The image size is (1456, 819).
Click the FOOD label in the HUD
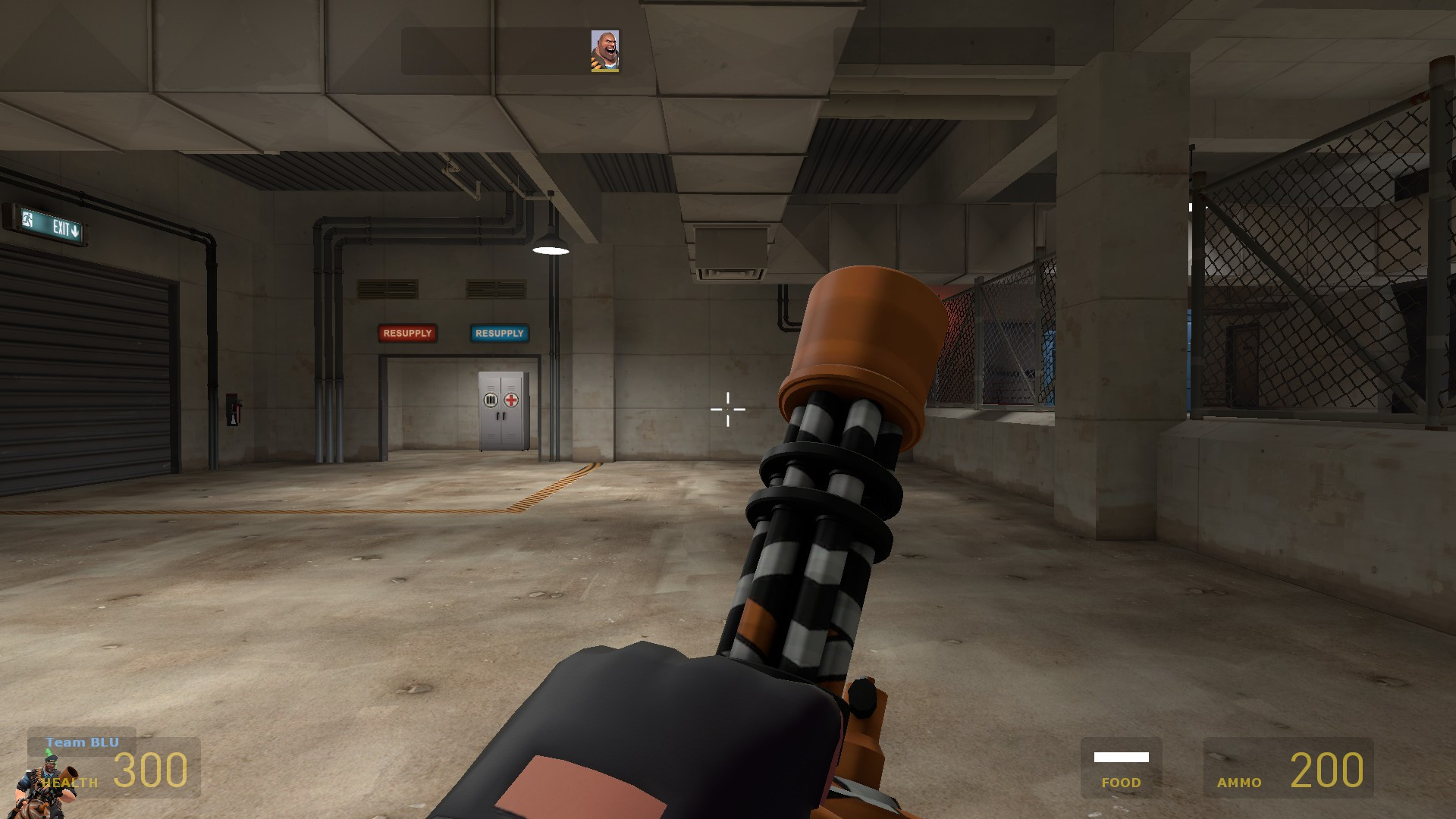pos(1122,782)
